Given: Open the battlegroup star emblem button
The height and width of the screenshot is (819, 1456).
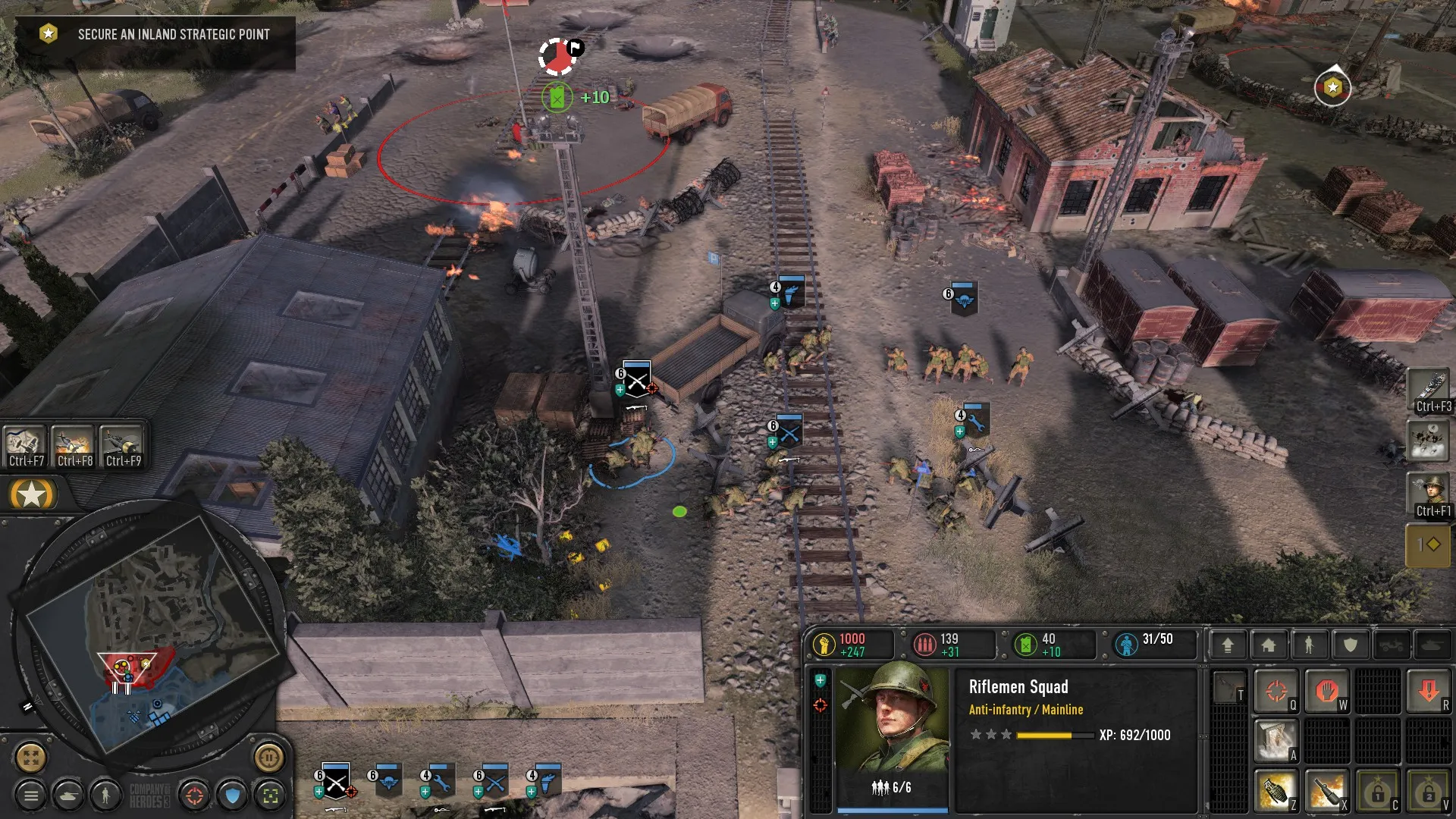Looking at the screenshot, I should (31, 495).
